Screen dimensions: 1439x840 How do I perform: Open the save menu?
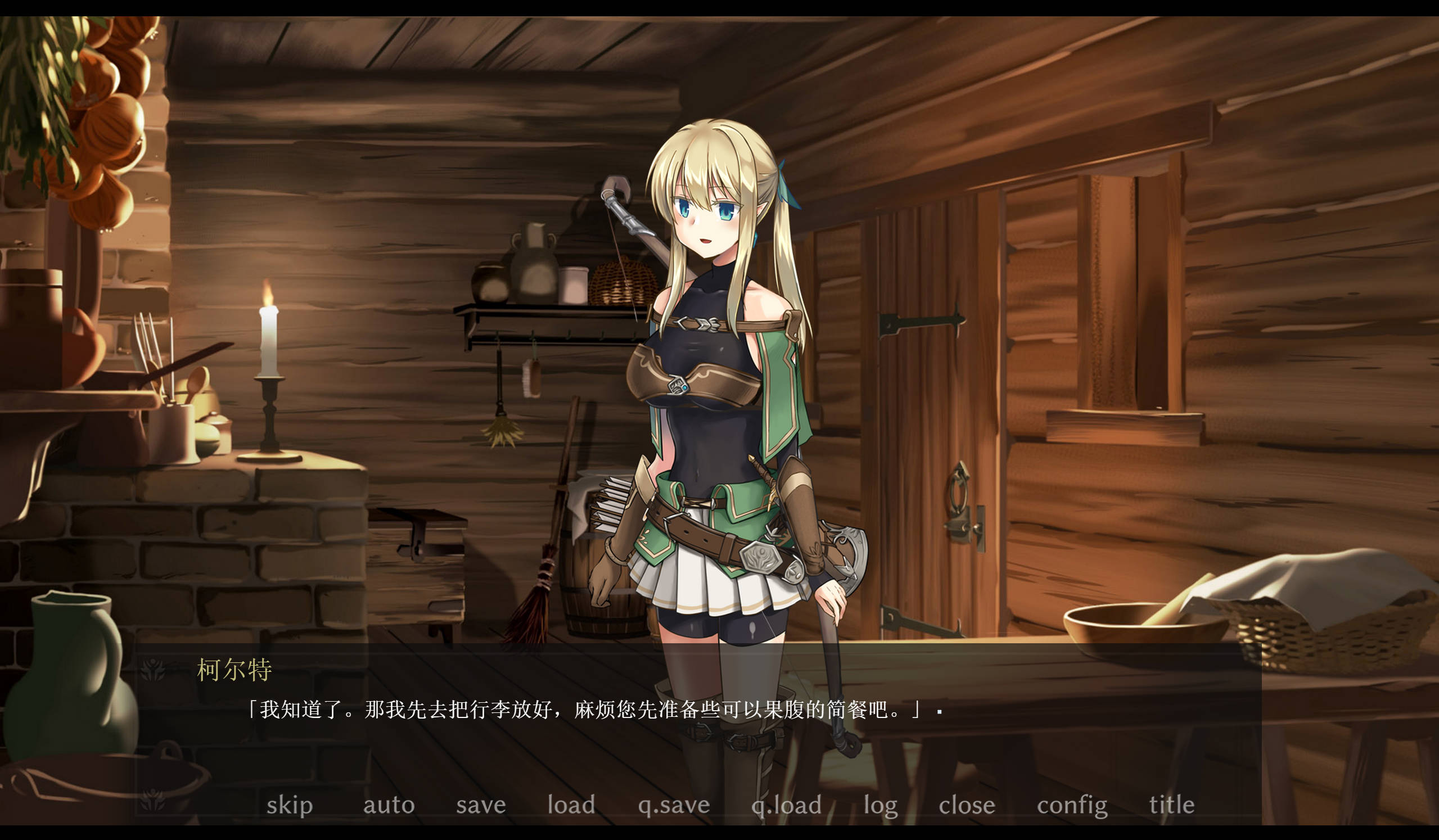pos(481,805)
